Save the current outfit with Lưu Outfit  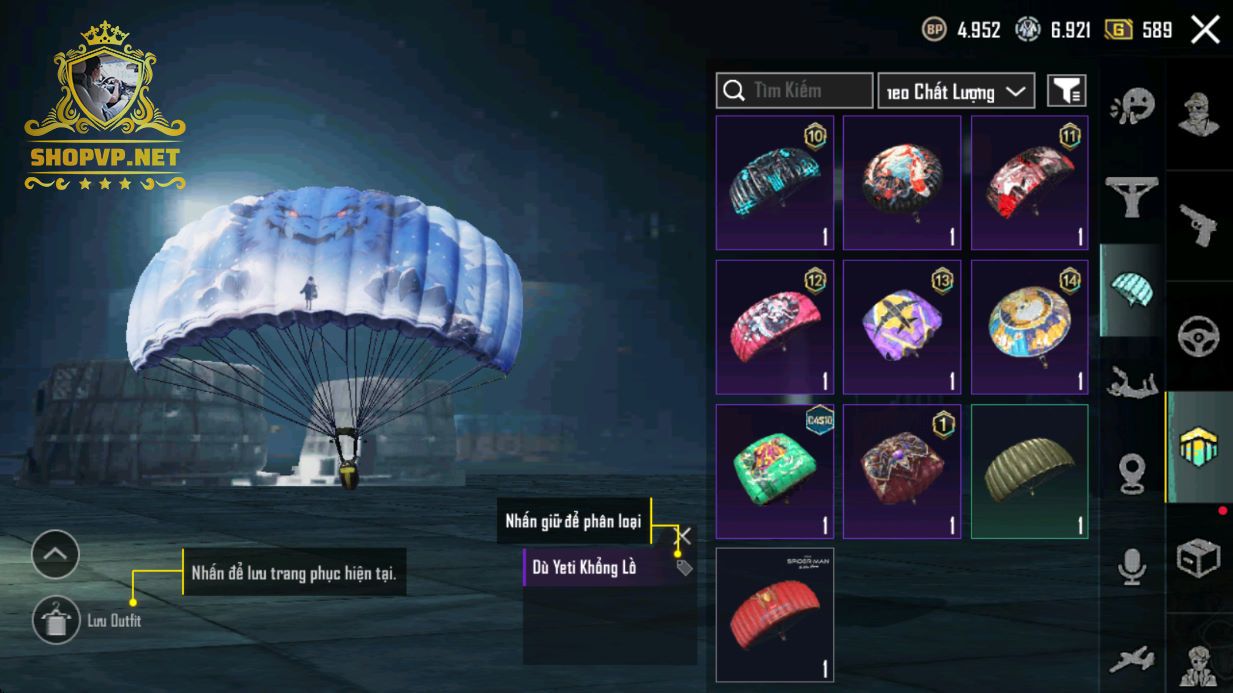[x=56, y=620]
